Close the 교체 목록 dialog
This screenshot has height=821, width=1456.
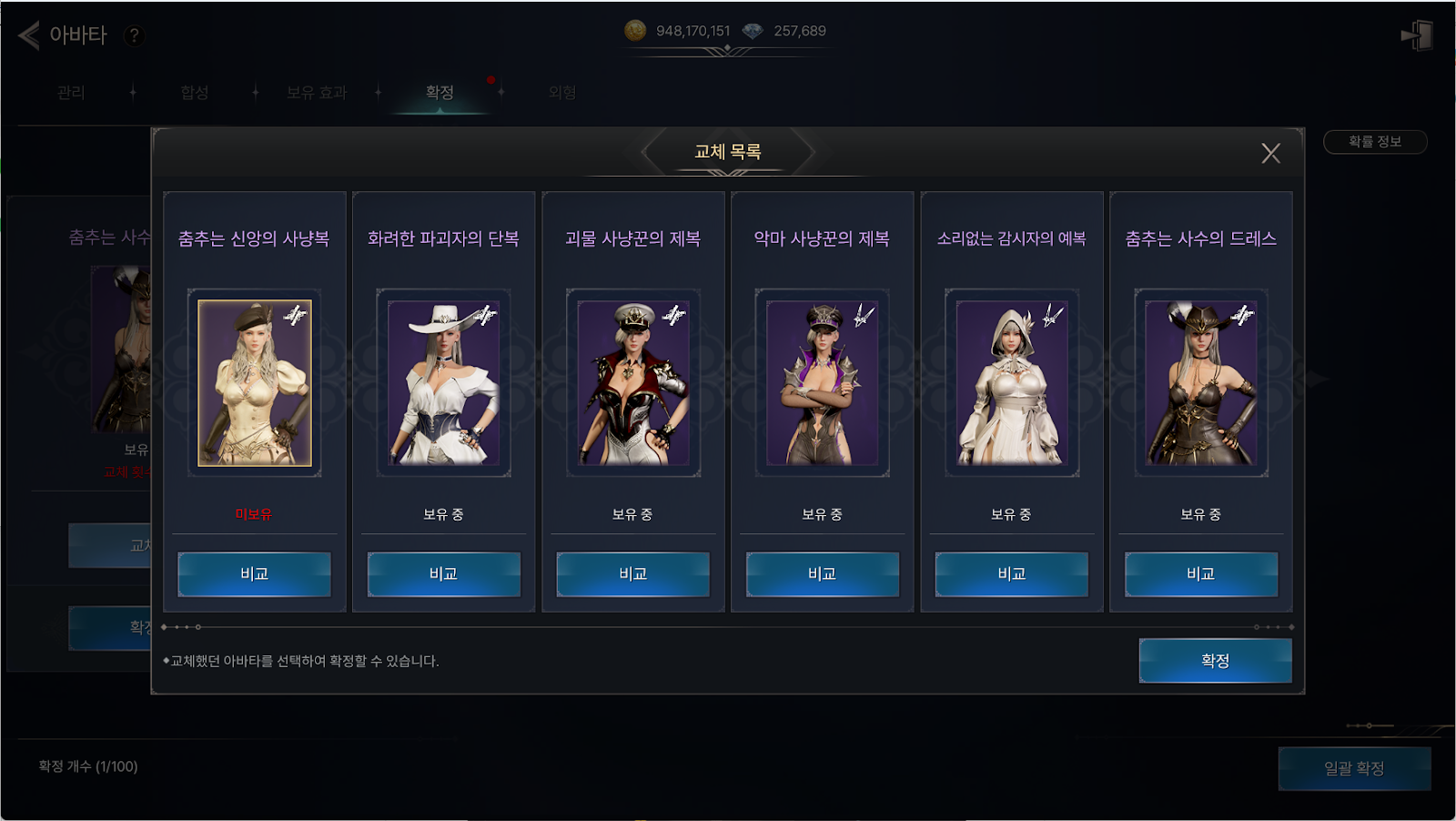click(x=1270, y=153)
